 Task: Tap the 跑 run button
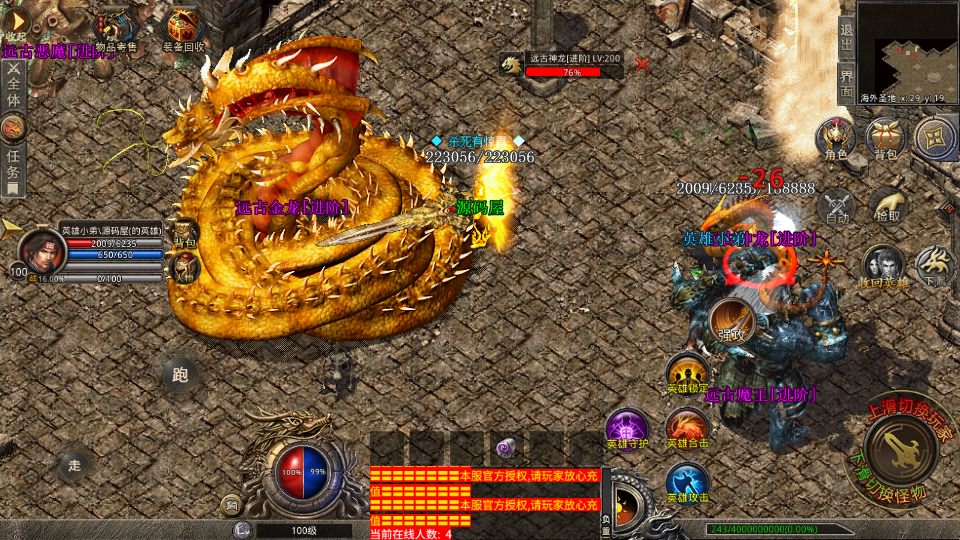click(180, 376)
